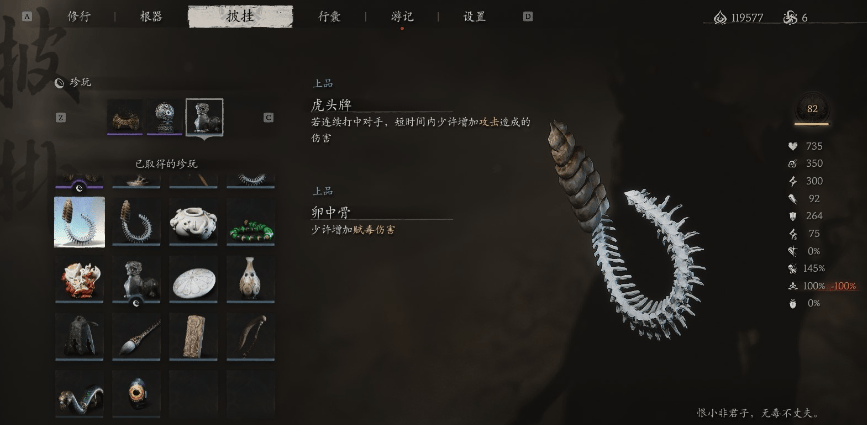Go to the 行囊 inventory tab
Image resolution: width=867 pixels, height=425 pixels.
(x=329, y=16)
